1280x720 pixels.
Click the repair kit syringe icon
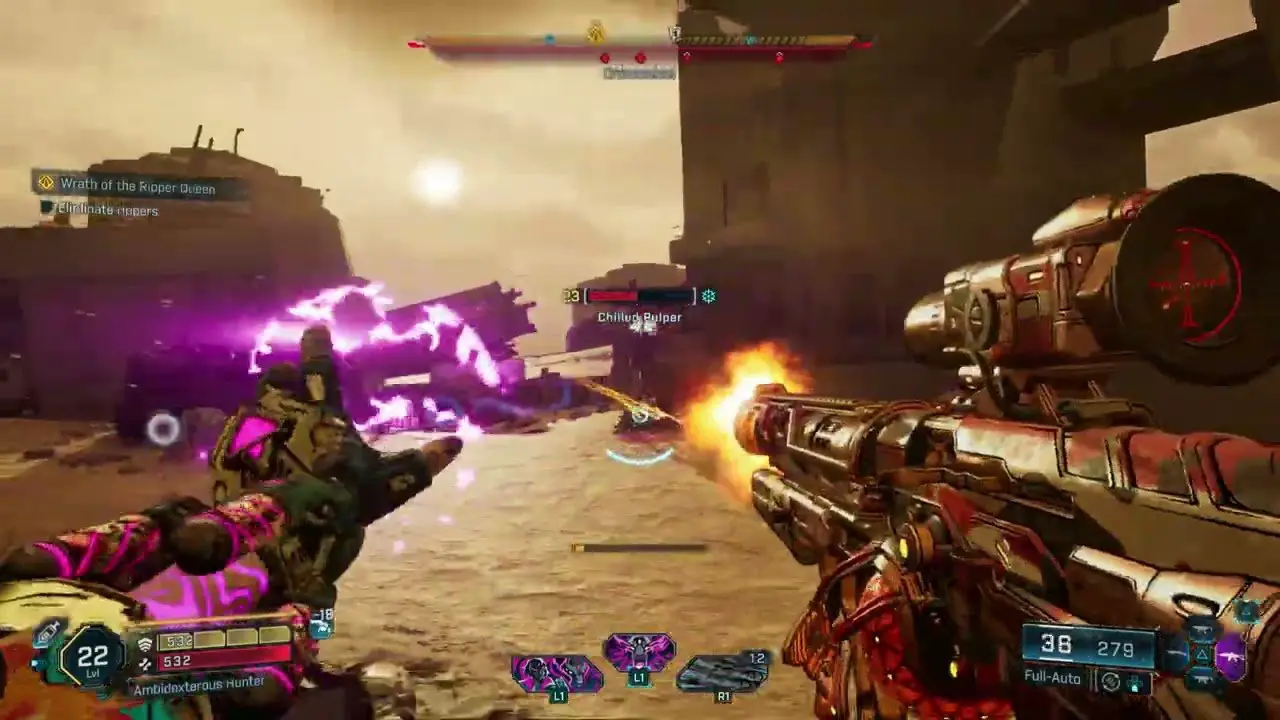tap(48, 633)
